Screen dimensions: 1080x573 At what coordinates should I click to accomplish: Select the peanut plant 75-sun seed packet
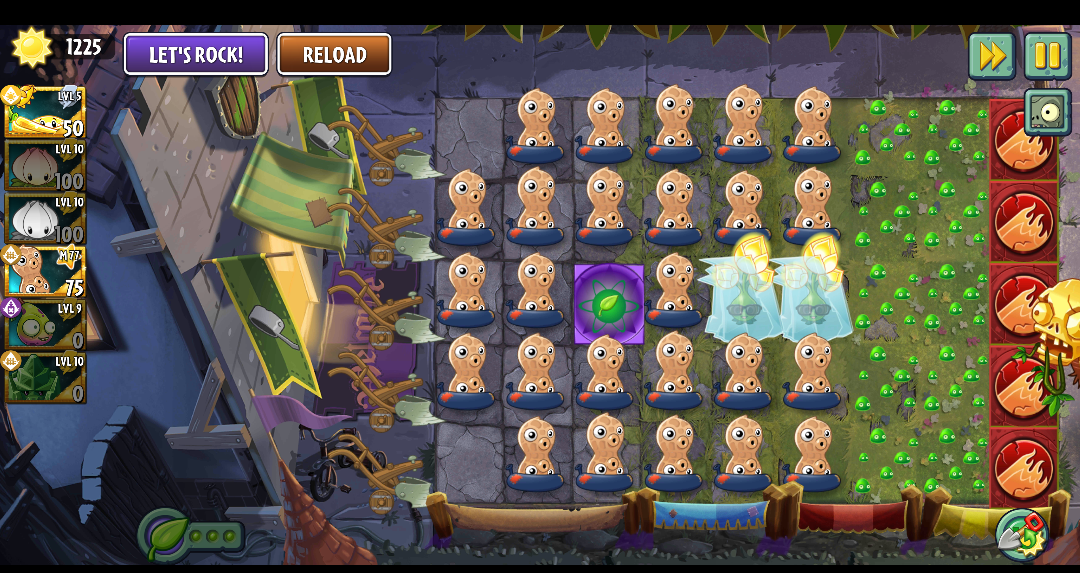click(x=45, y=271)
